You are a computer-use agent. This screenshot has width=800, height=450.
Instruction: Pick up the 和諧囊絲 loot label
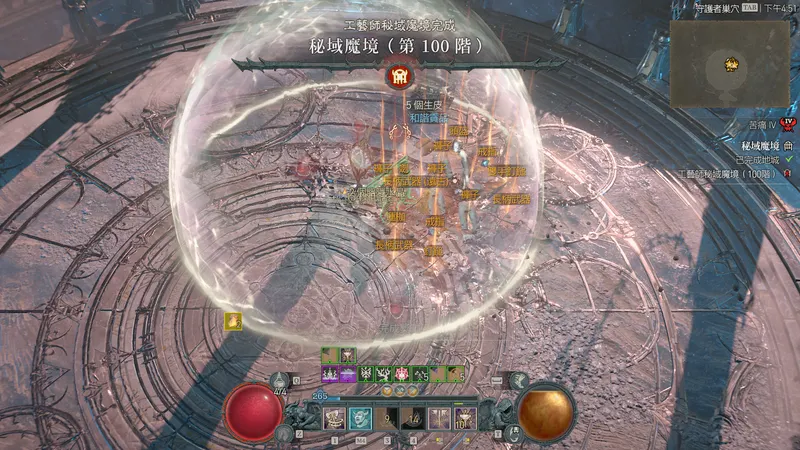[x=427, y=118]
